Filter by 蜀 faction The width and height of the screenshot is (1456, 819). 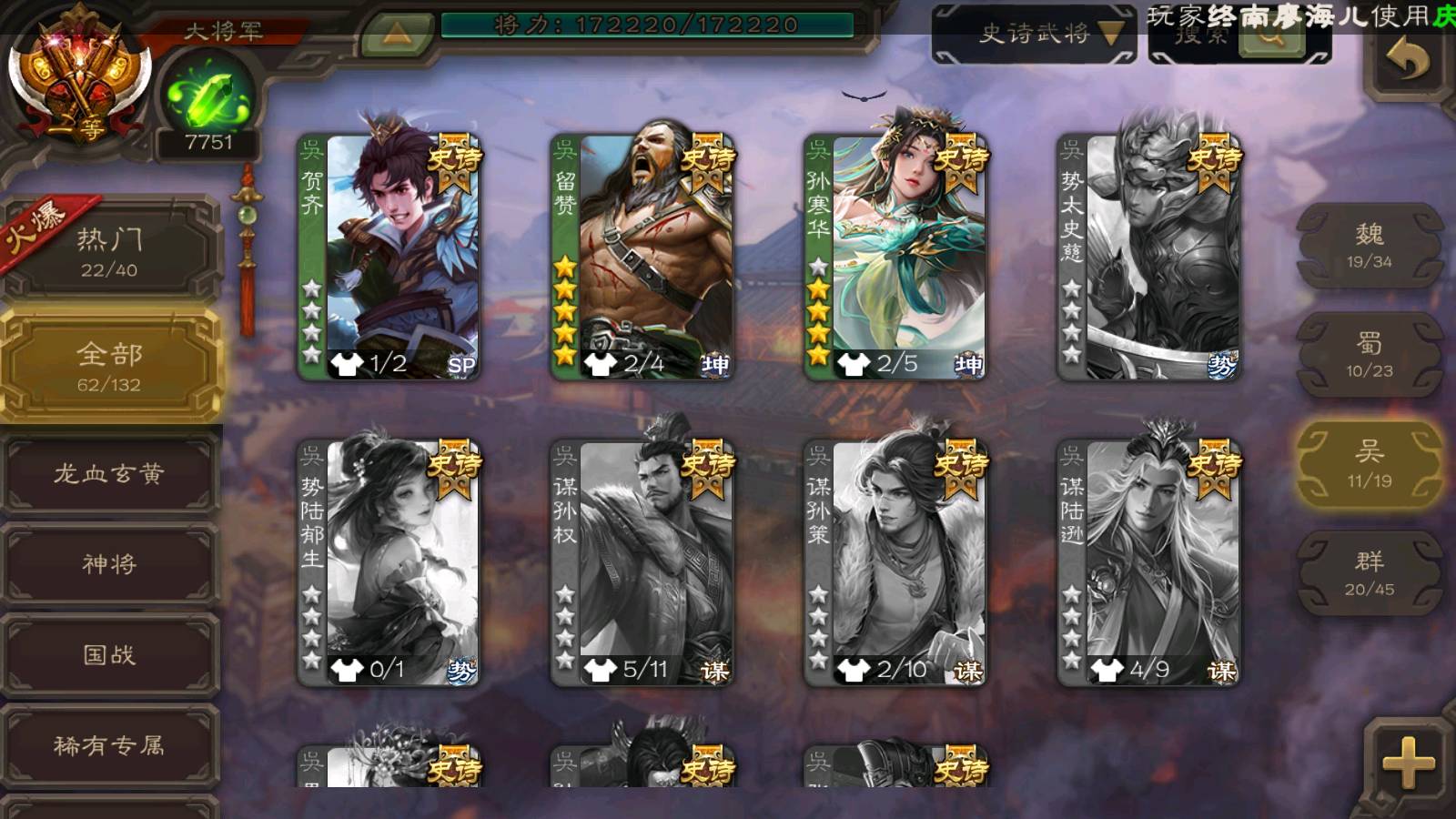tap(1369, 355)
